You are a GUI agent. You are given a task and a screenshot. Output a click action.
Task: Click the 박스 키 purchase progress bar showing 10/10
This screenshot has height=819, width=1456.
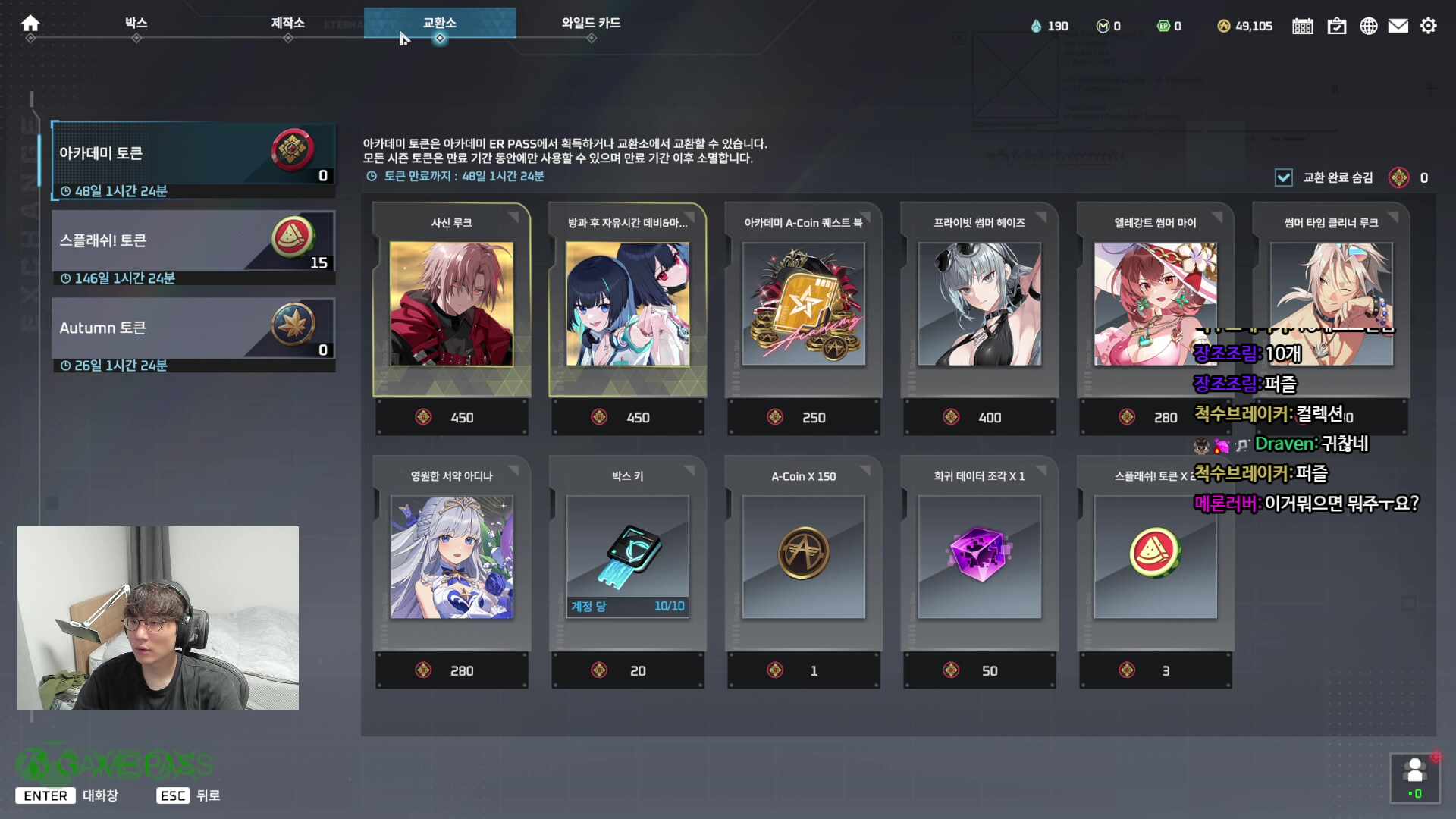(627, 607)
